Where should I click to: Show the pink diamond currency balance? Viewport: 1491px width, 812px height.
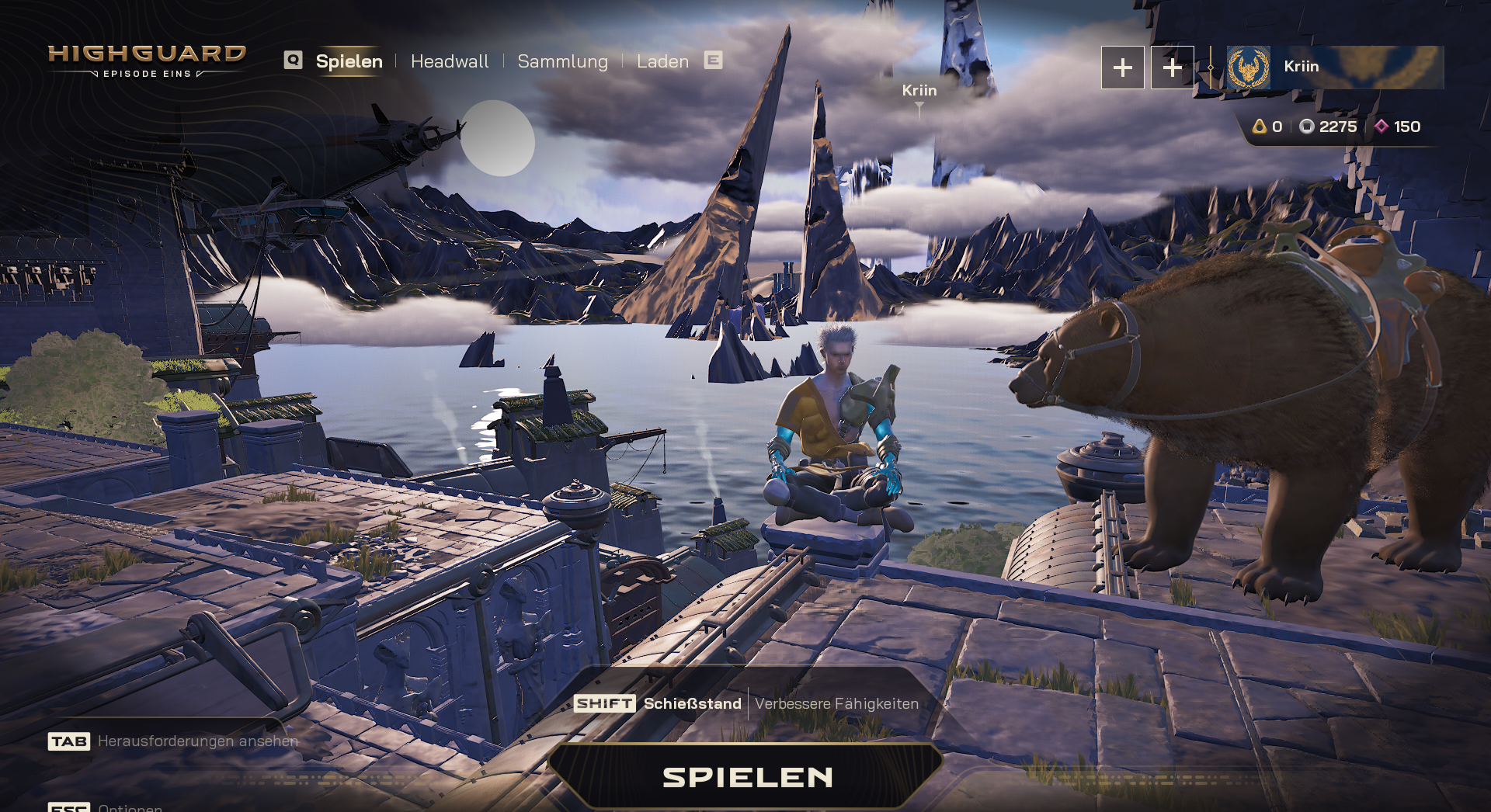point(1398,127)
